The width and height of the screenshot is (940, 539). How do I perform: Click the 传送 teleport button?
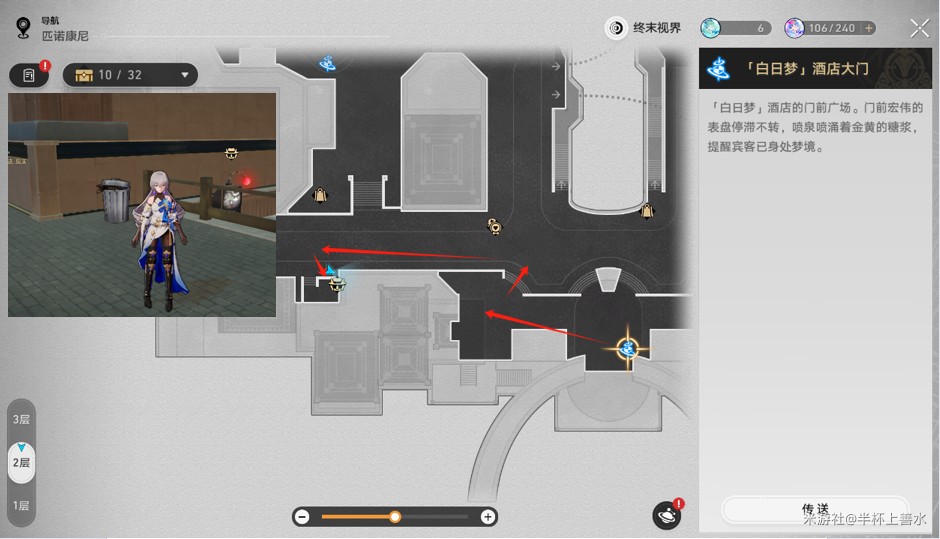pyautogui.click(x=814, y=509)
